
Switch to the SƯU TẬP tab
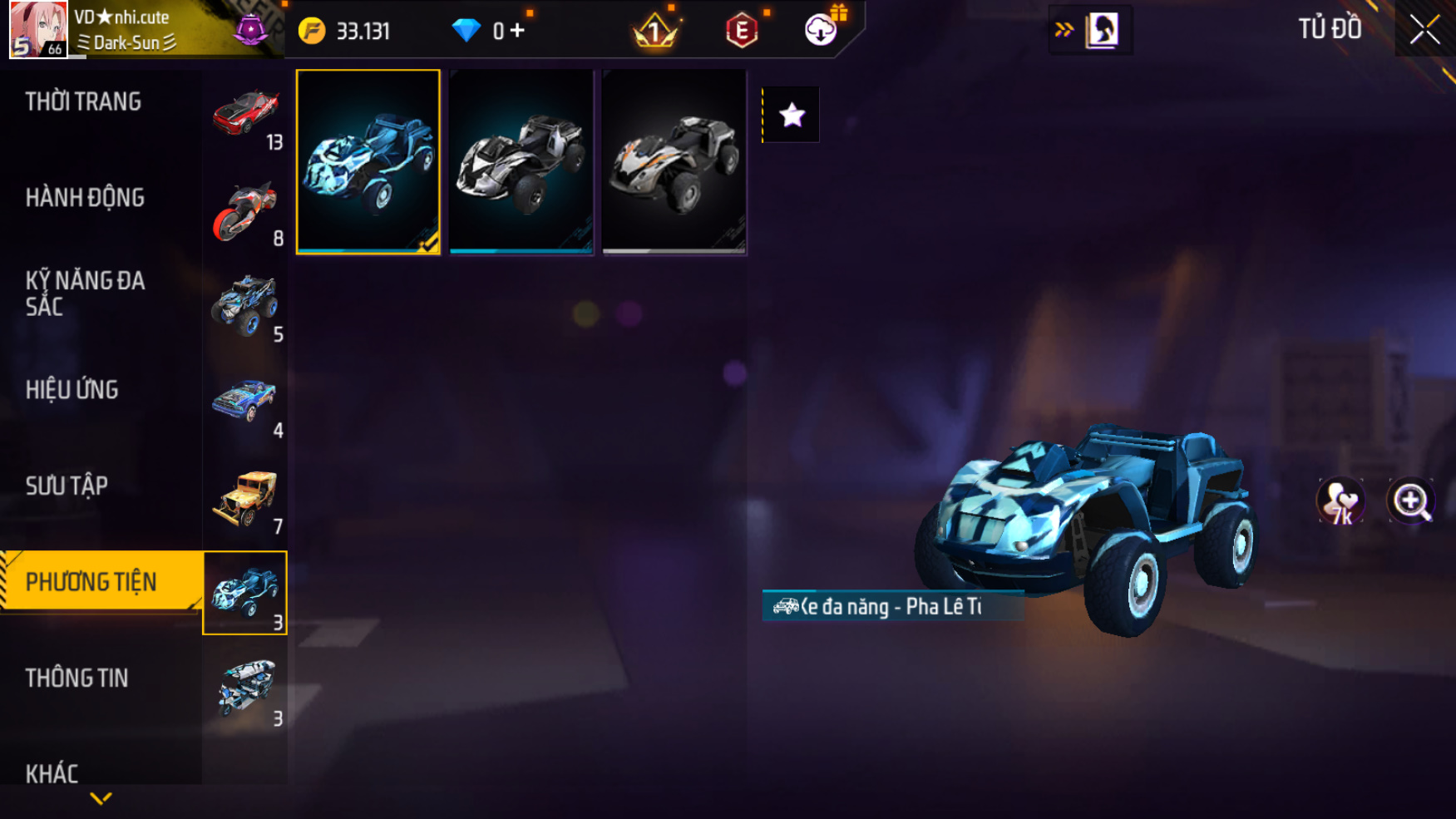tap(67, 486)
